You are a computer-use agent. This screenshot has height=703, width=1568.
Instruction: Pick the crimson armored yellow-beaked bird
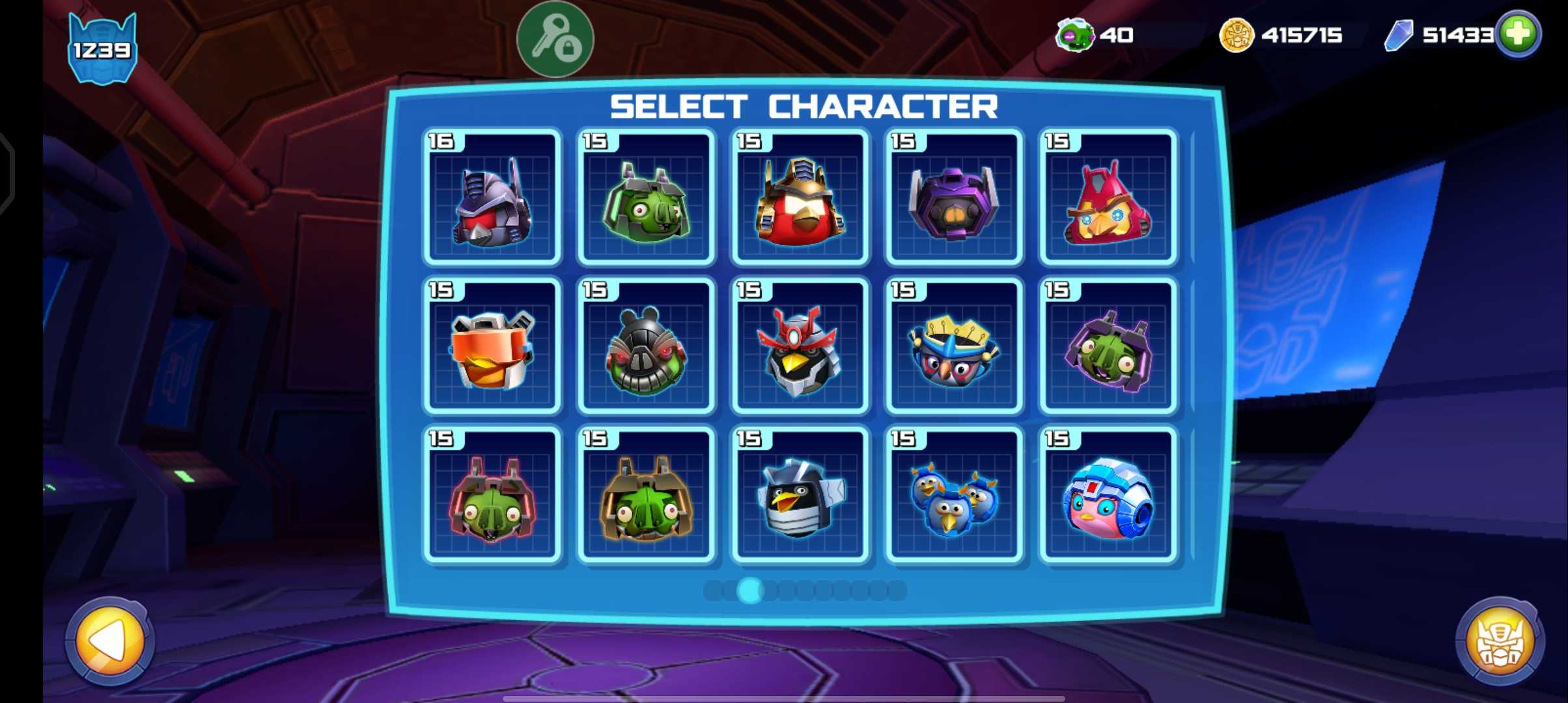pyautogui.click(x=1108, y=198)
